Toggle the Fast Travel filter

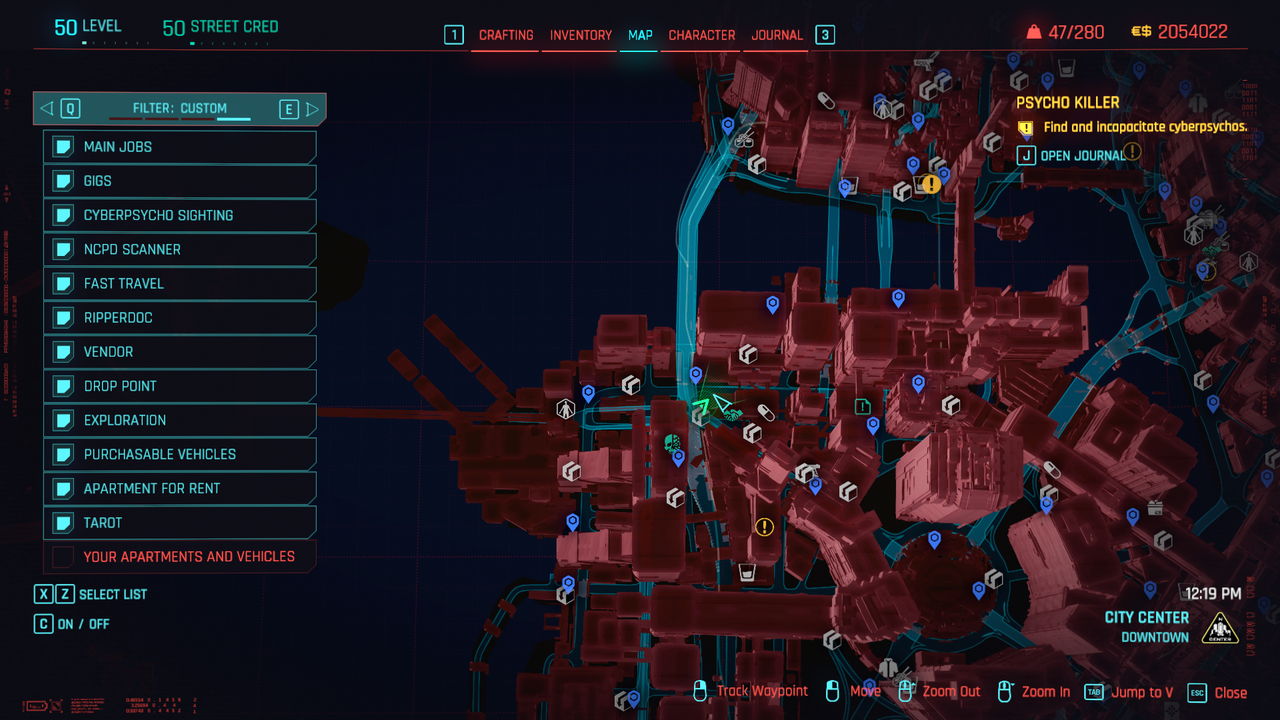click(180, 283)
